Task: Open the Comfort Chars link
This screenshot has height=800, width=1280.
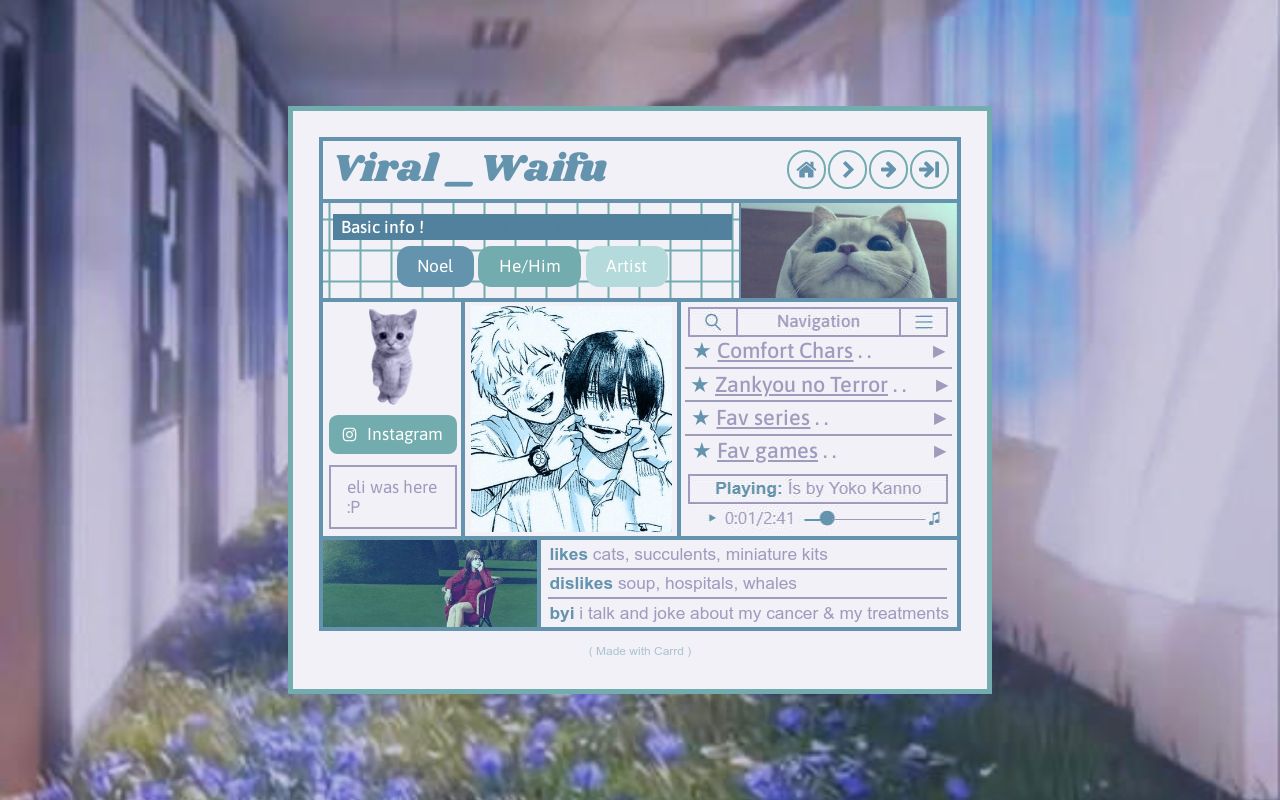Action: (784, 351)
